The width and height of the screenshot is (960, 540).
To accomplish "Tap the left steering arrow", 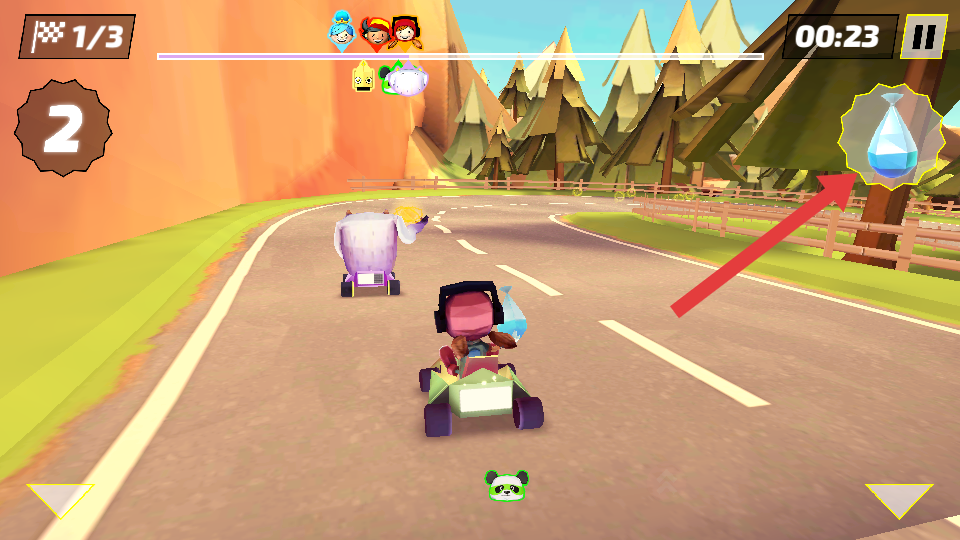I will tap(60, 498).
